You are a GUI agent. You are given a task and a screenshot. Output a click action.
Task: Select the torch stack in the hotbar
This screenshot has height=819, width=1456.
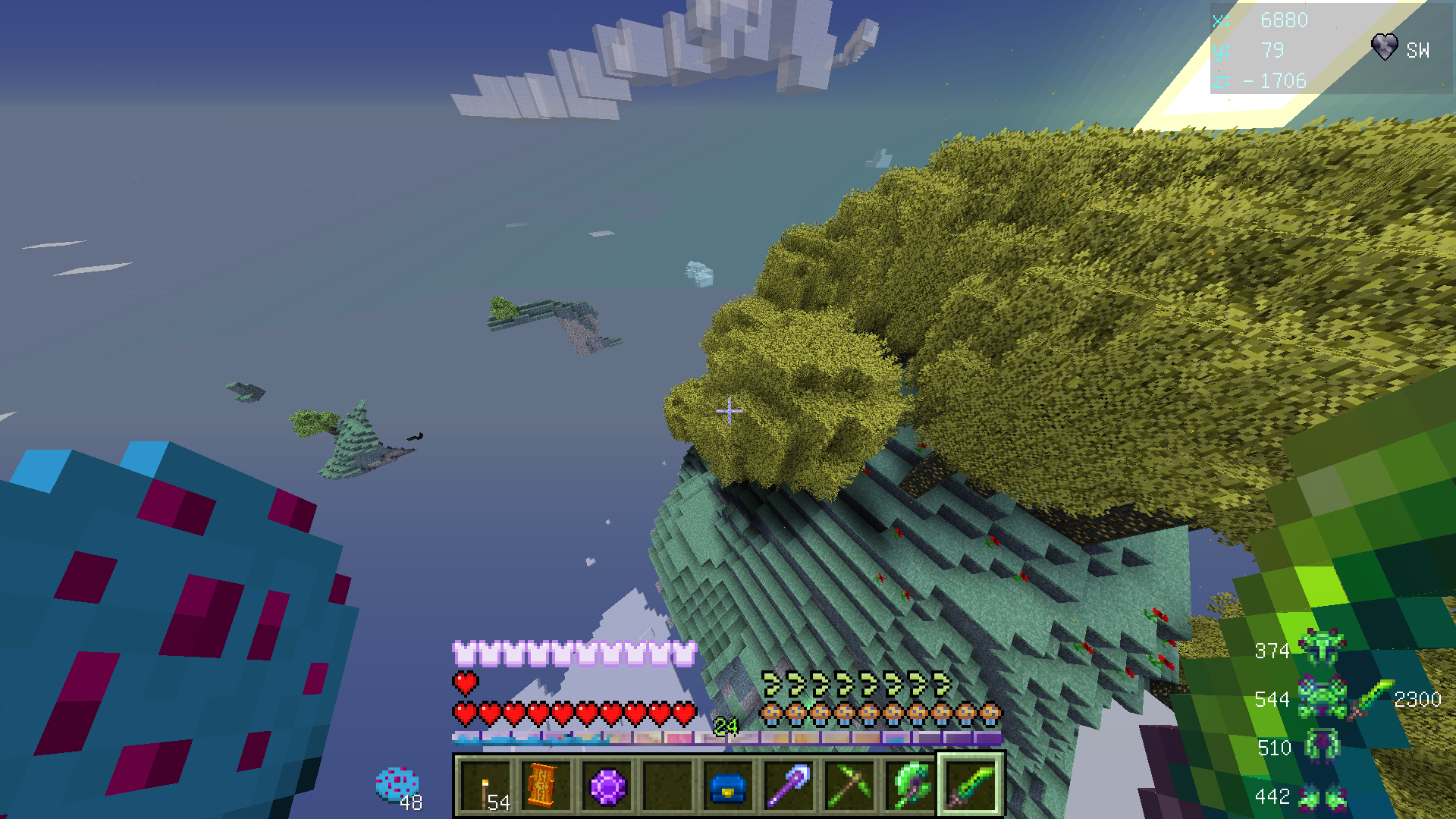488,786
